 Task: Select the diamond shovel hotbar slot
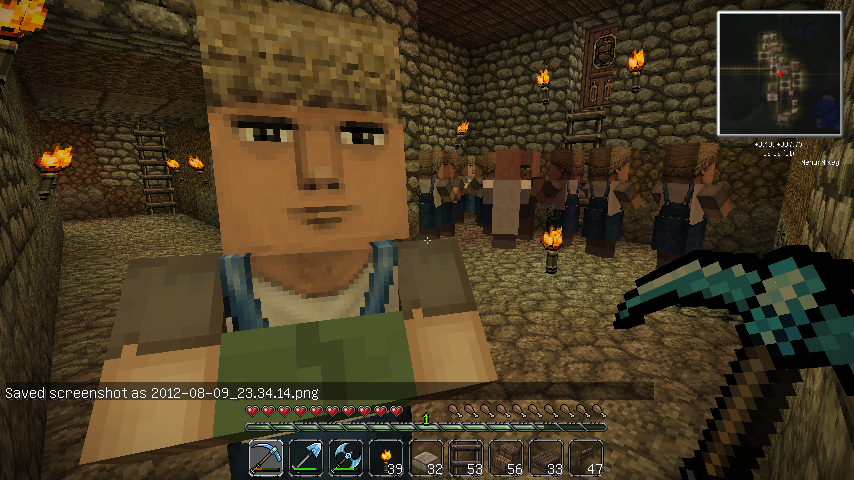pyautogui.click(x=307, y=458)
